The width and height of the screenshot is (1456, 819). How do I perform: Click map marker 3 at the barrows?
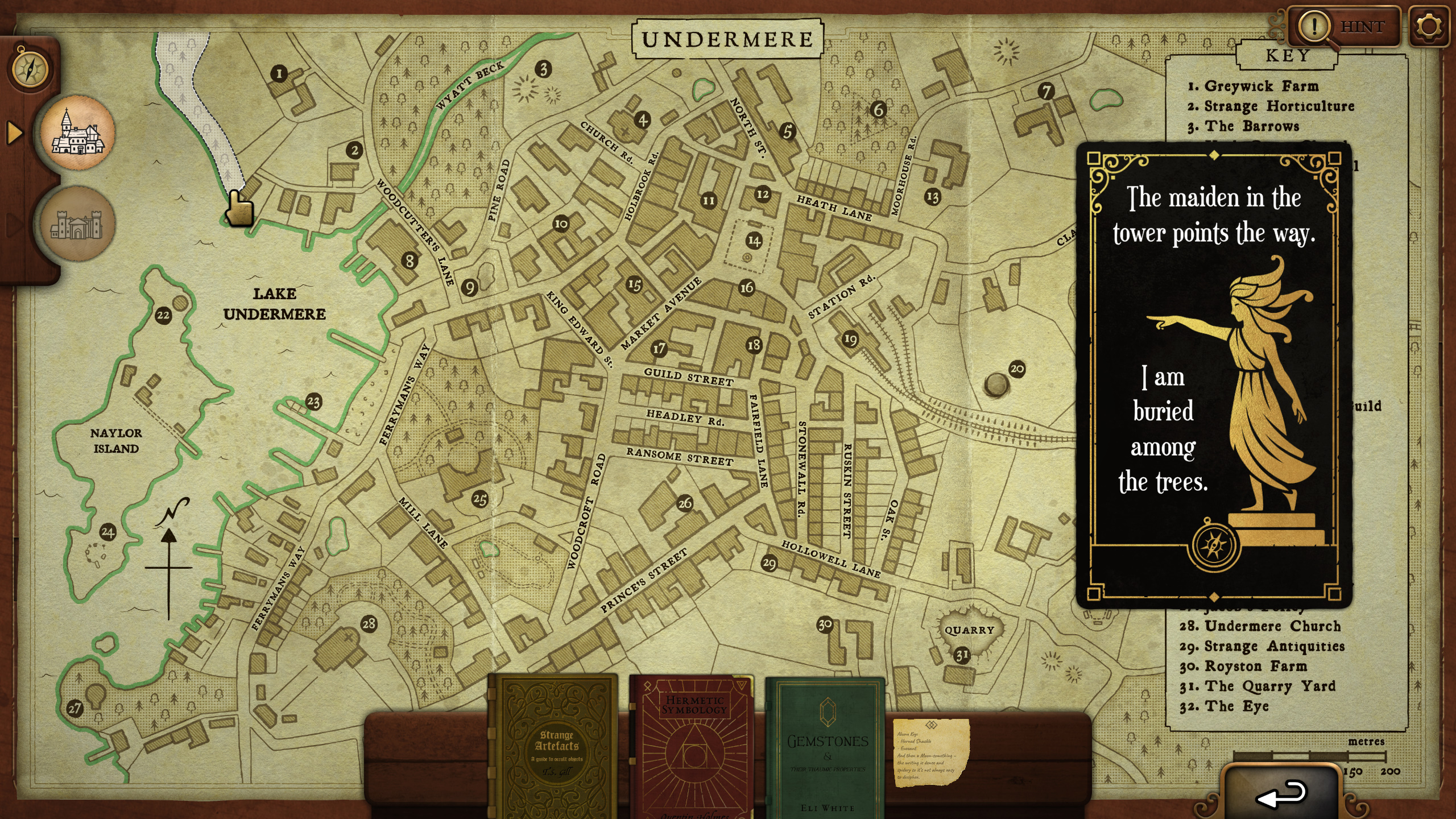coord(544,69)
